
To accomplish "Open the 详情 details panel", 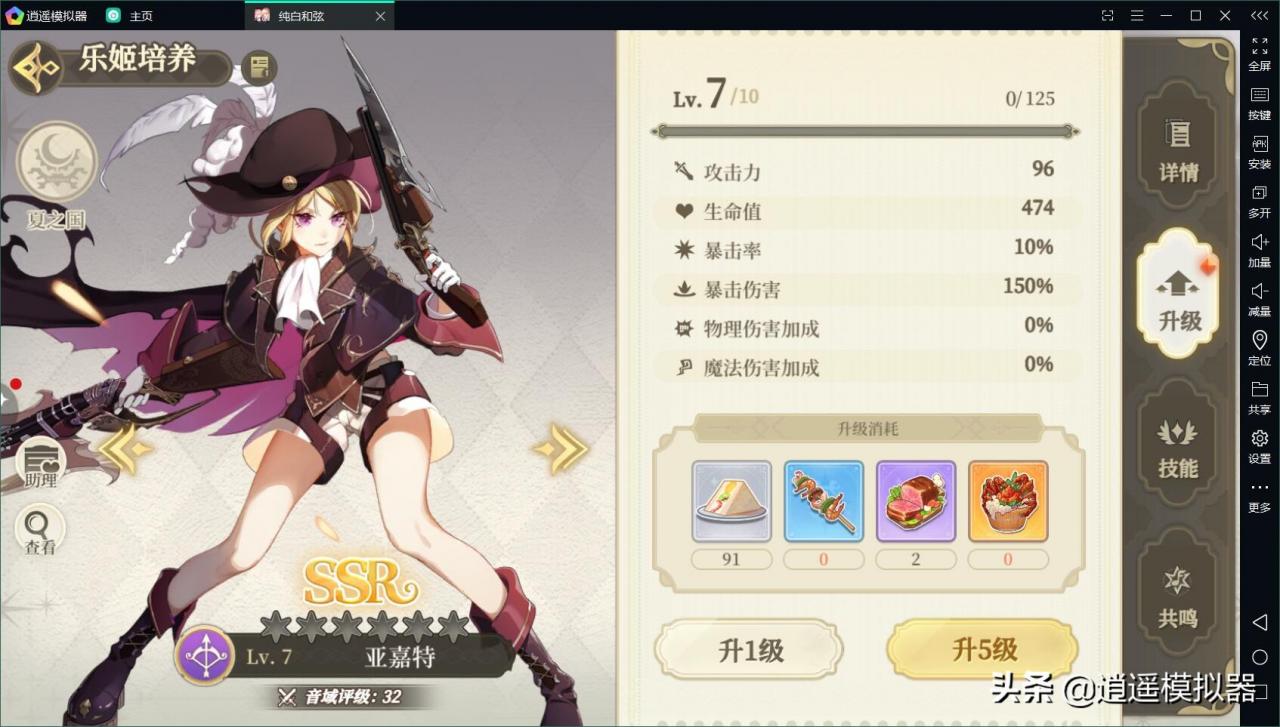I will [x=1180, y=150].
